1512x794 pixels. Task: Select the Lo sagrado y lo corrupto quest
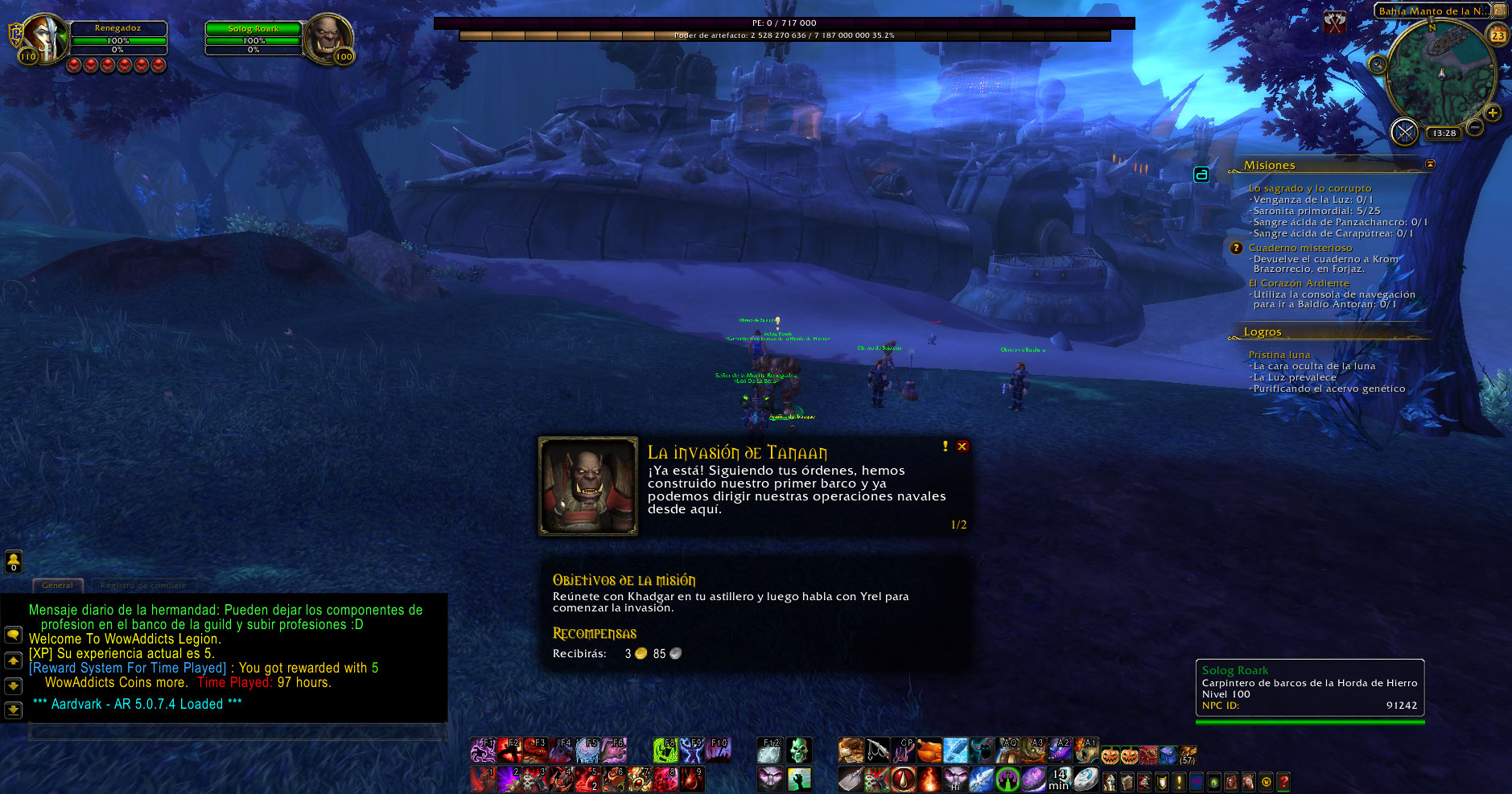pyautogui.click(x=1309, y=188)
